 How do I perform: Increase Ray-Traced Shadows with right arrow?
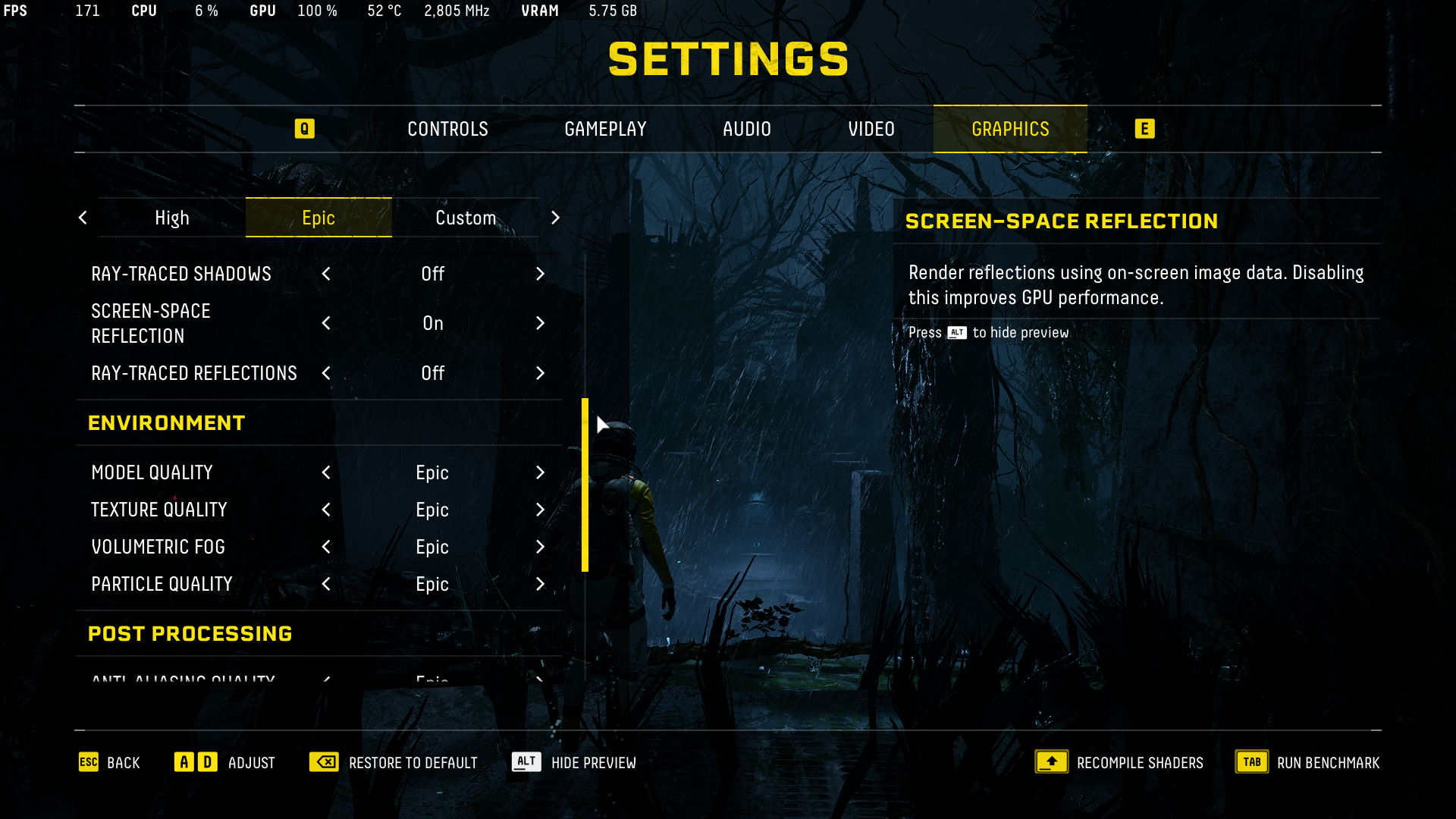pos(540,274)
